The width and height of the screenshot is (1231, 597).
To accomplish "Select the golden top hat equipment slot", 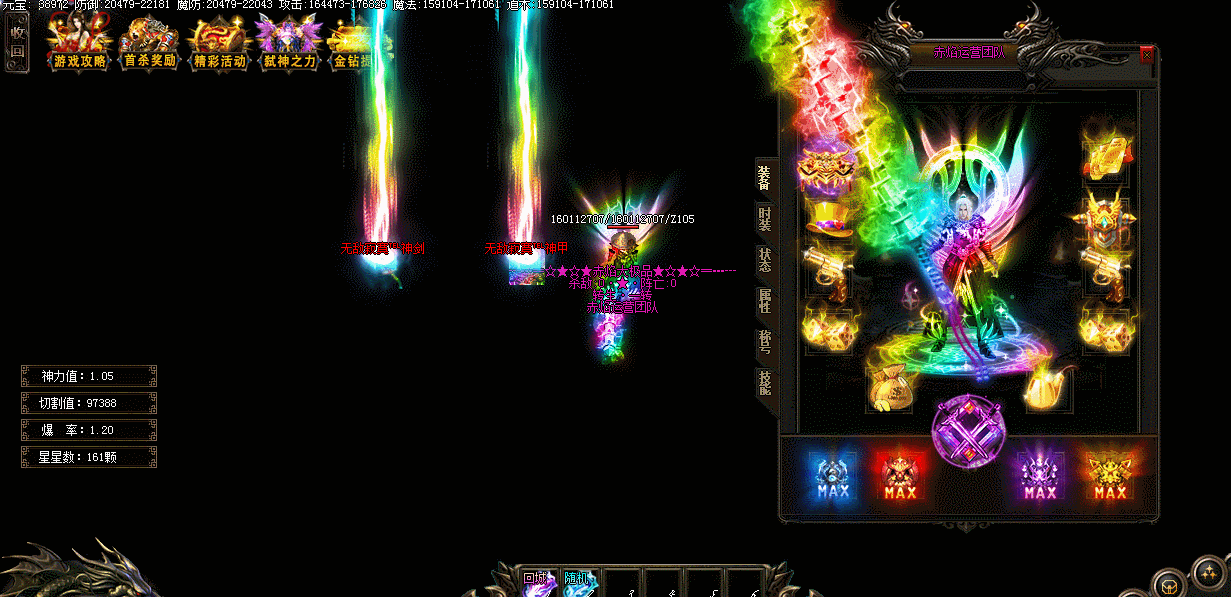I will point(825,217).
